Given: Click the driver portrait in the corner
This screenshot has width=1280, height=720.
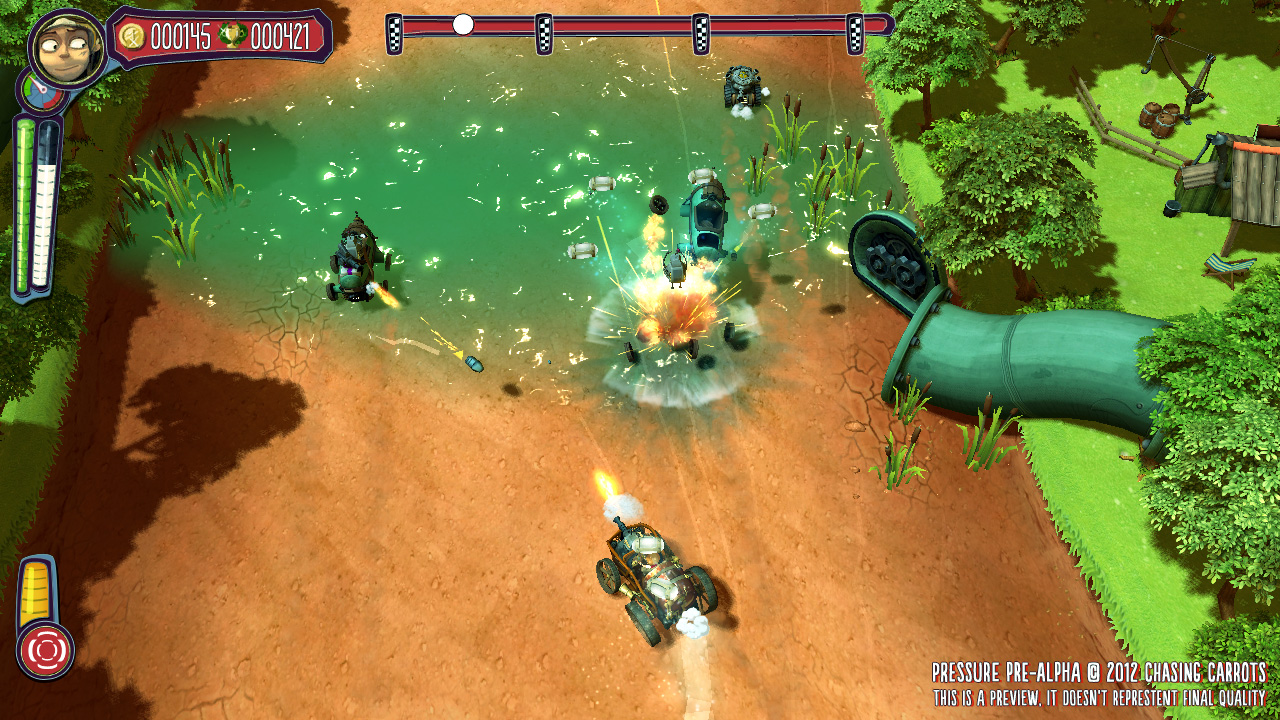Looking at the screenshot, I should (x=67, y=48).
